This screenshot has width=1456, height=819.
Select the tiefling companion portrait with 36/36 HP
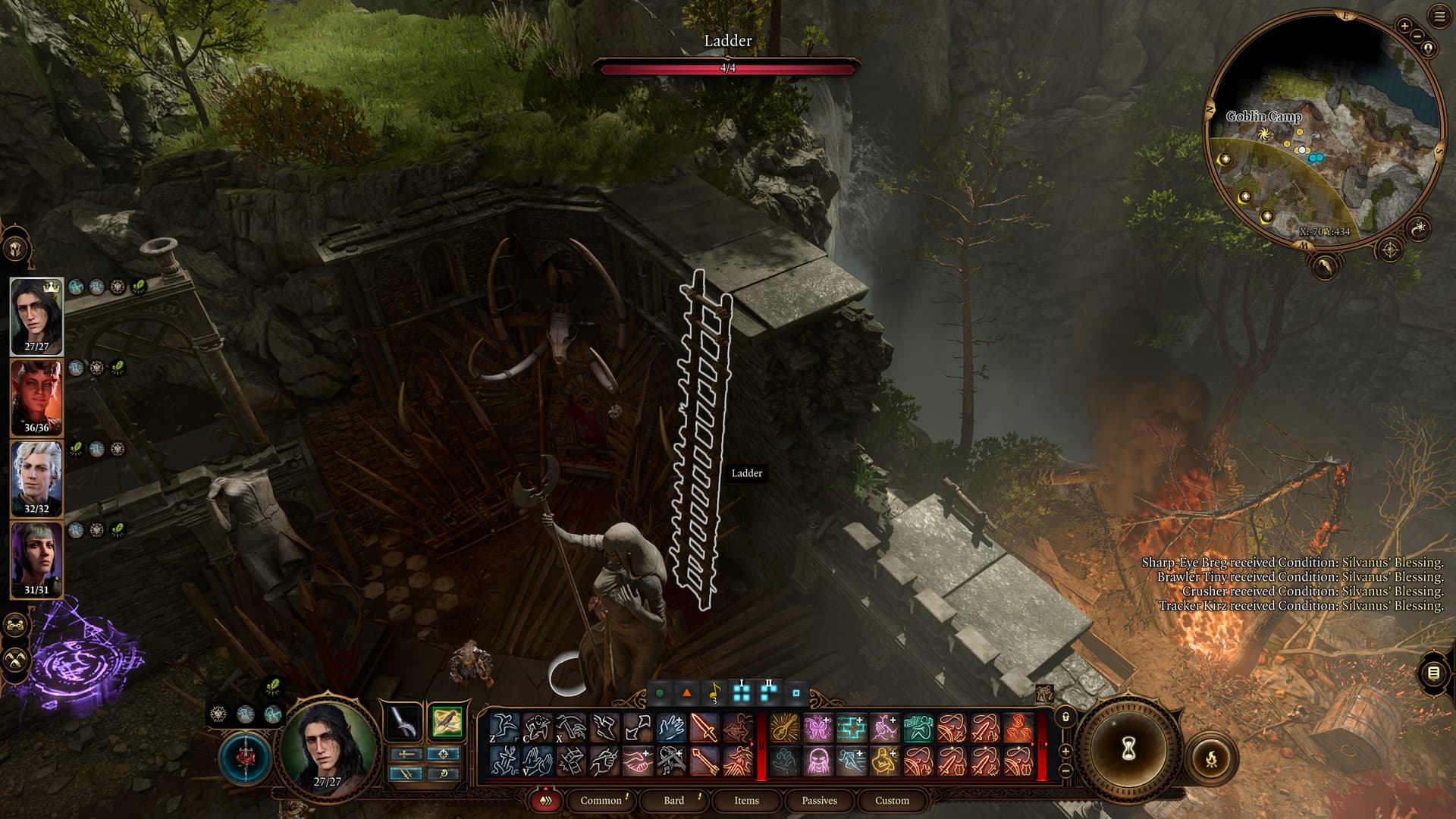point(36,397)
